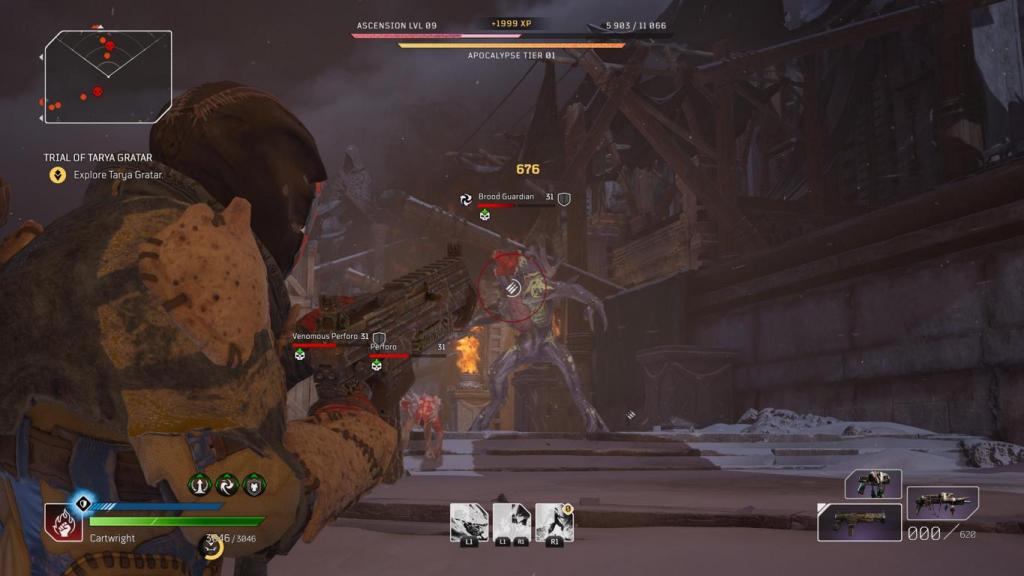Open the minimap with red enemy dots
Image resolution: width=1024 pixels, height=576 pixels.
tap(108, 76)
